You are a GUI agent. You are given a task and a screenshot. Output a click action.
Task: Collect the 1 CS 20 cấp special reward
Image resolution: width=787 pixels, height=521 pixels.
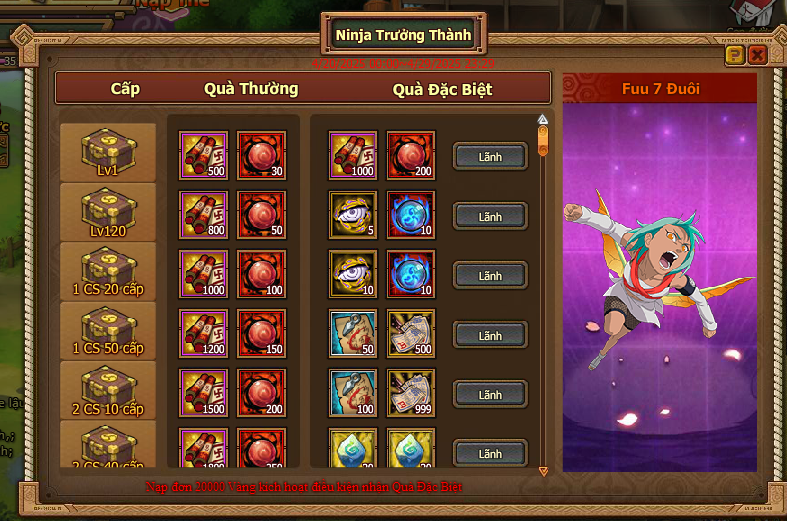click(490, 275)
